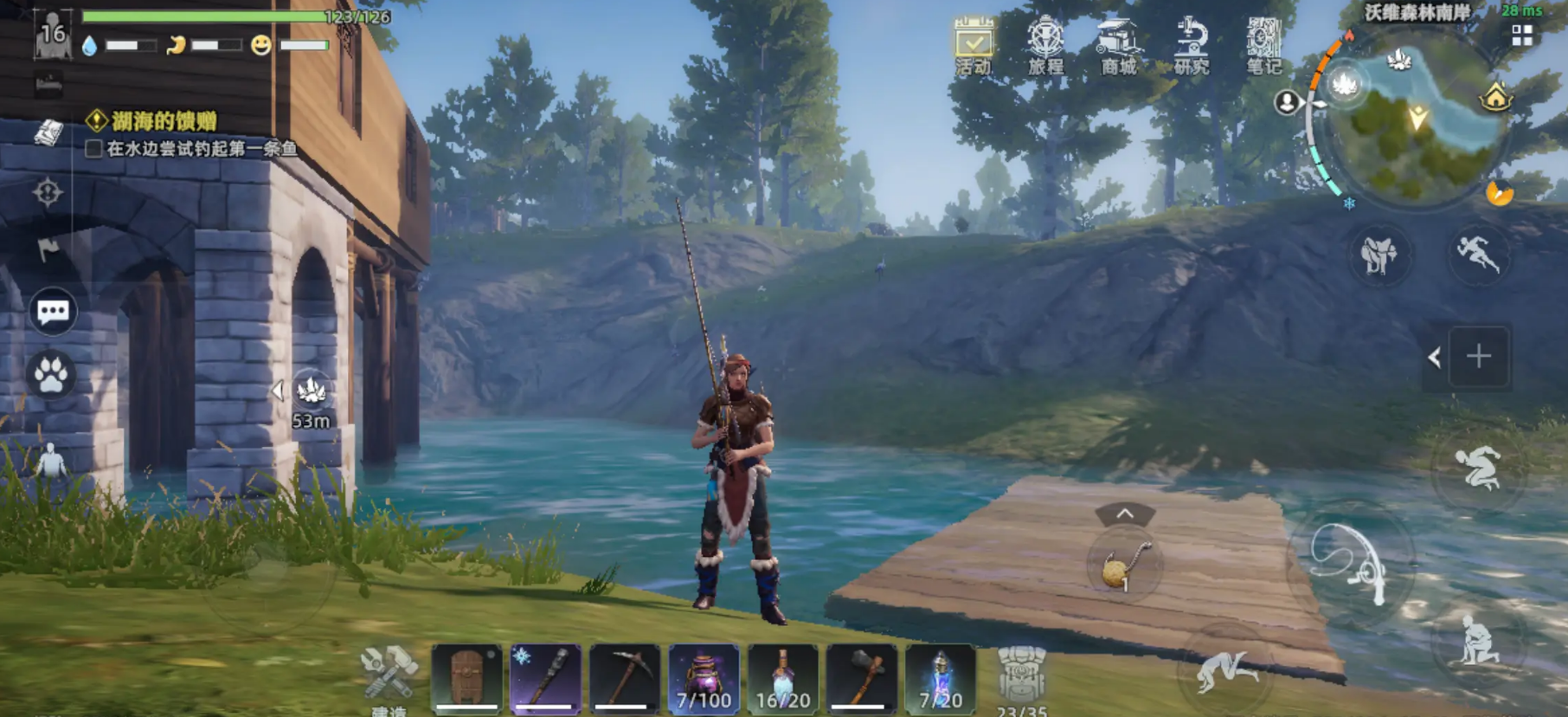This screenshot has width=1568, height=717.
Task: Open the backpack inventory
Action: pyautogui.click(x=1022, y=679)
